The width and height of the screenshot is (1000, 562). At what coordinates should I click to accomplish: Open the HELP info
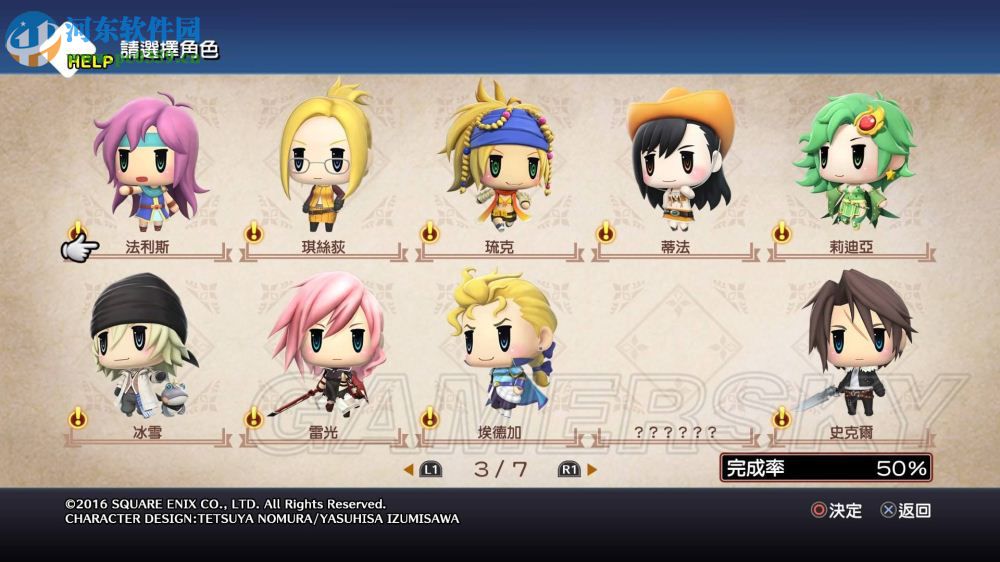pos(88,61)
